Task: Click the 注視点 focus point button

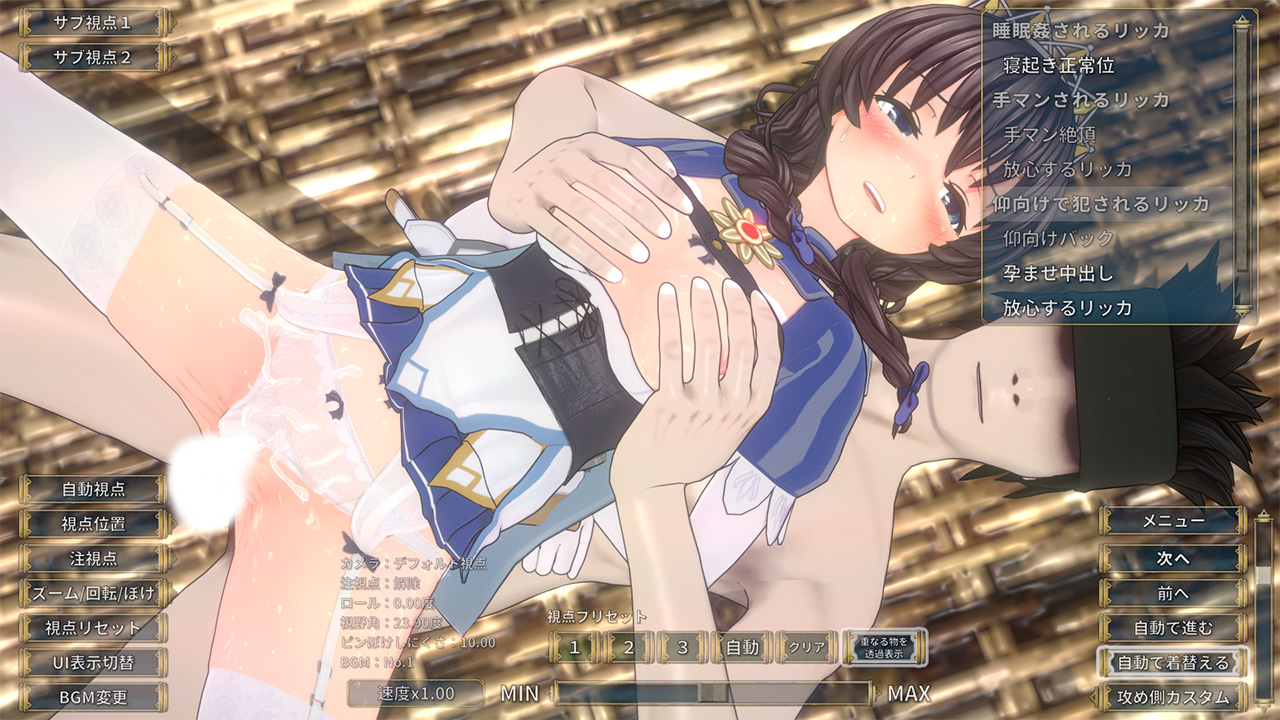Action: tap(93, 558)
